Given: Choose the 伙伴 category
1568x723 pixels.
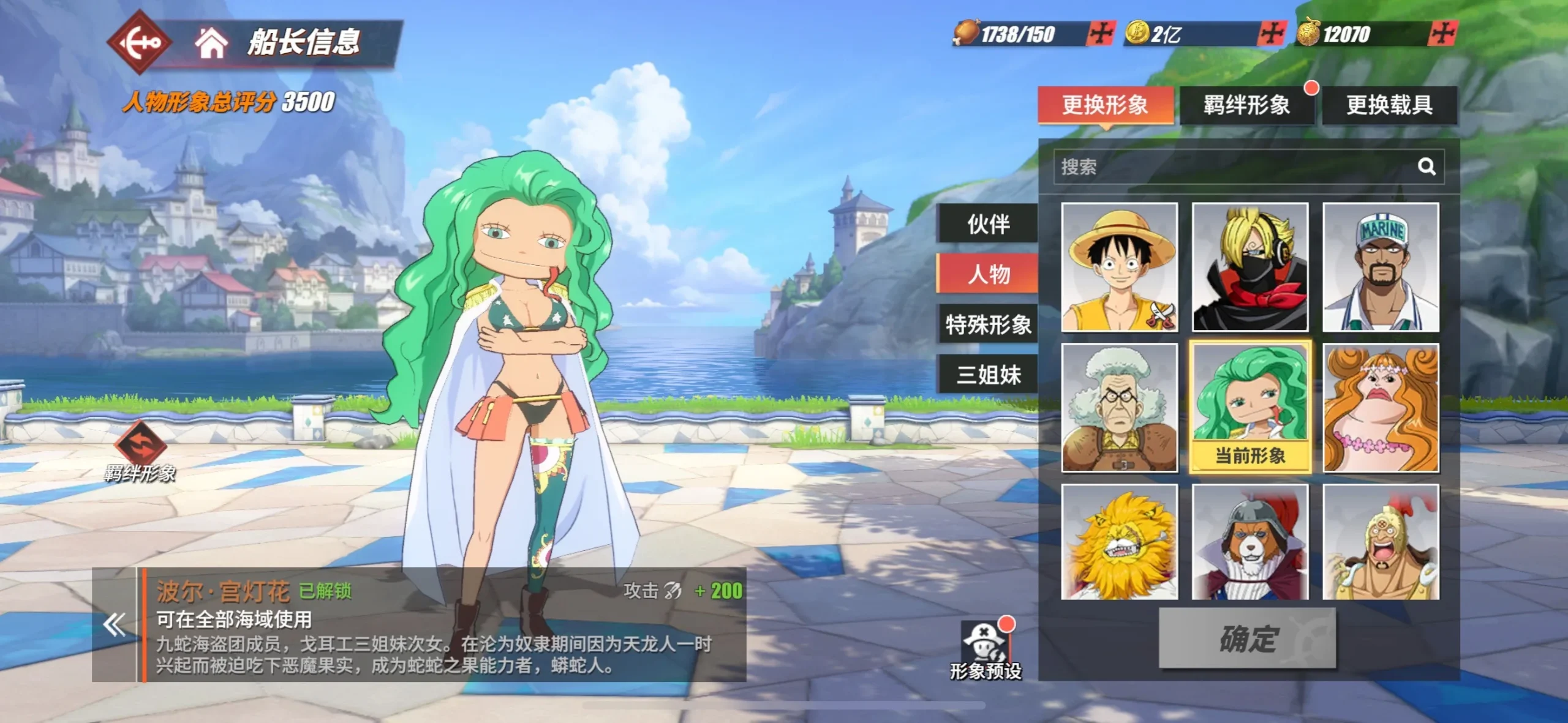Looking at the screenshot, I should (x=988, y=224).
